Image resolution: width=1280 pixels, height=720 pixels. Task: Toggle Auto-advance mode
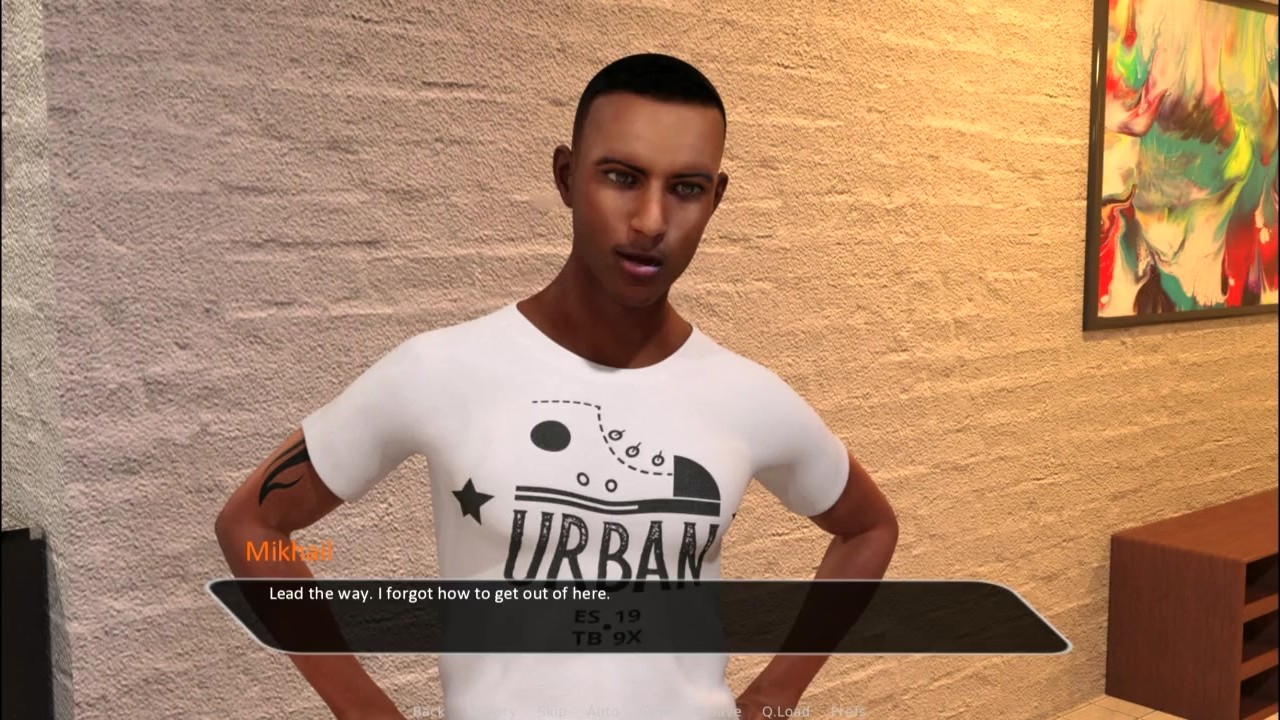coord(603,711)
